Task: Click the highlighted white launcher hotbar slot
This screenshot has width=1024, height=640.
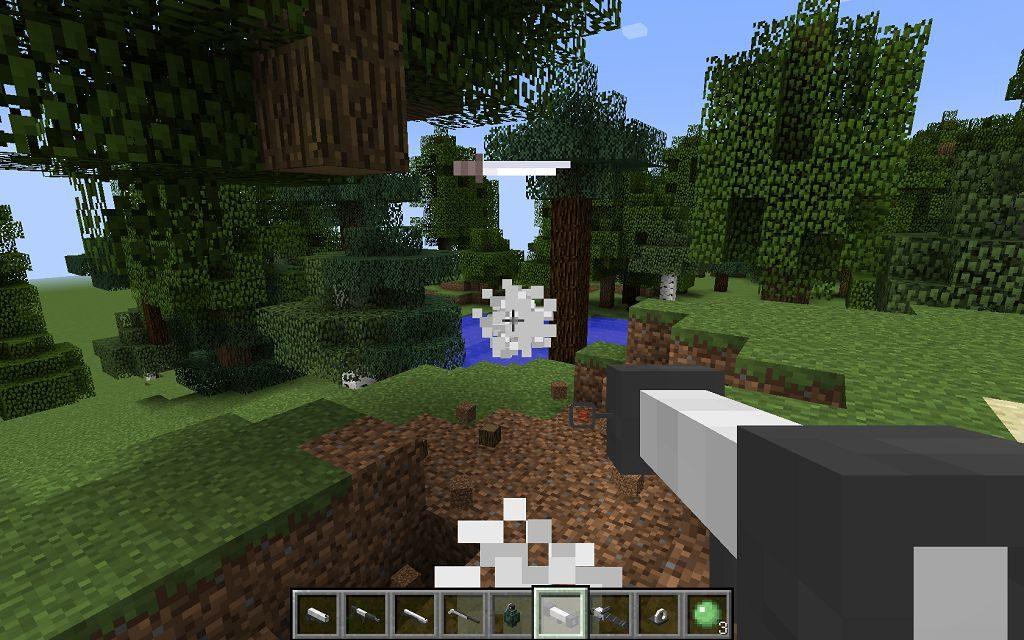Action: click(x=558, y=612)
